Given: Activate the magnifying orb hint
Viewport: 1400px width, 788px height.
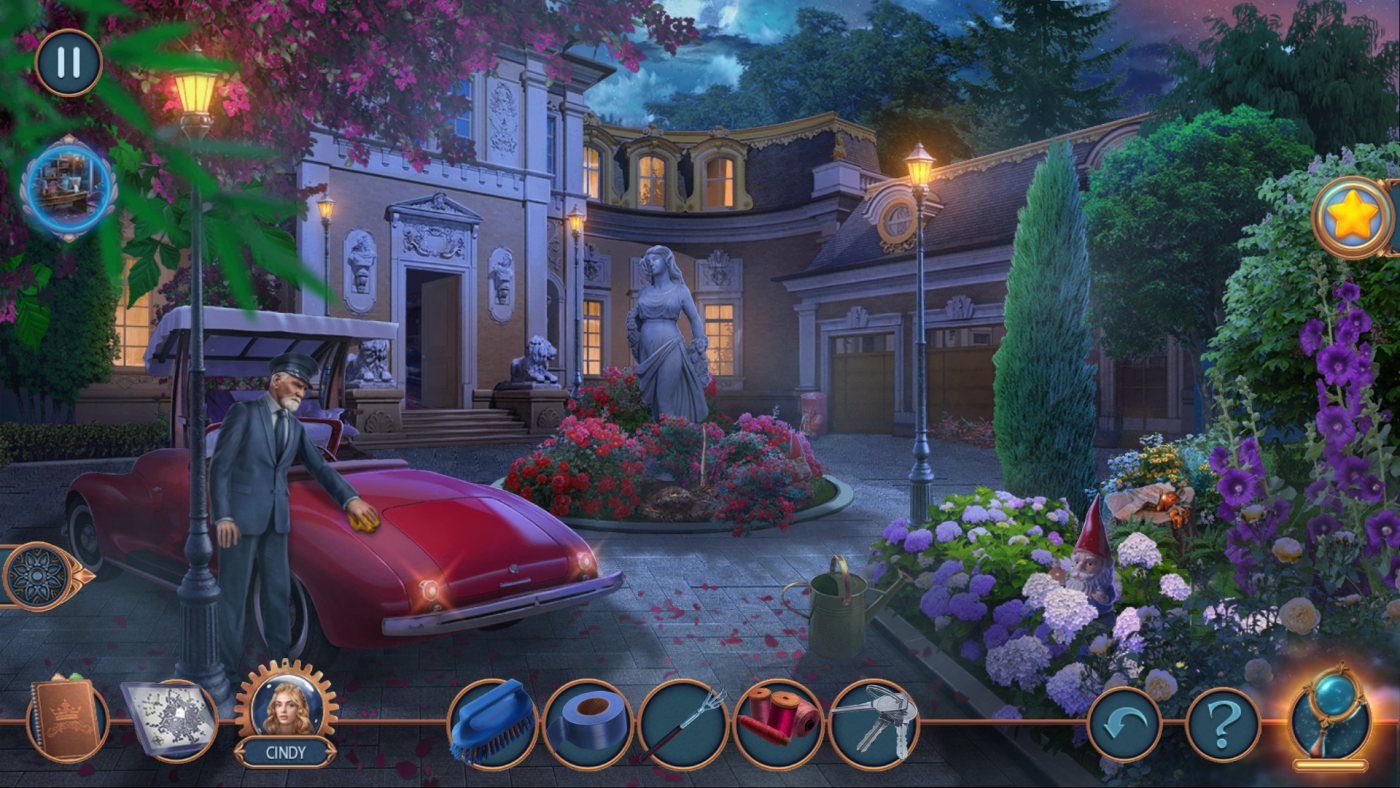Looking at the screenshot, I should point(1330,716).
